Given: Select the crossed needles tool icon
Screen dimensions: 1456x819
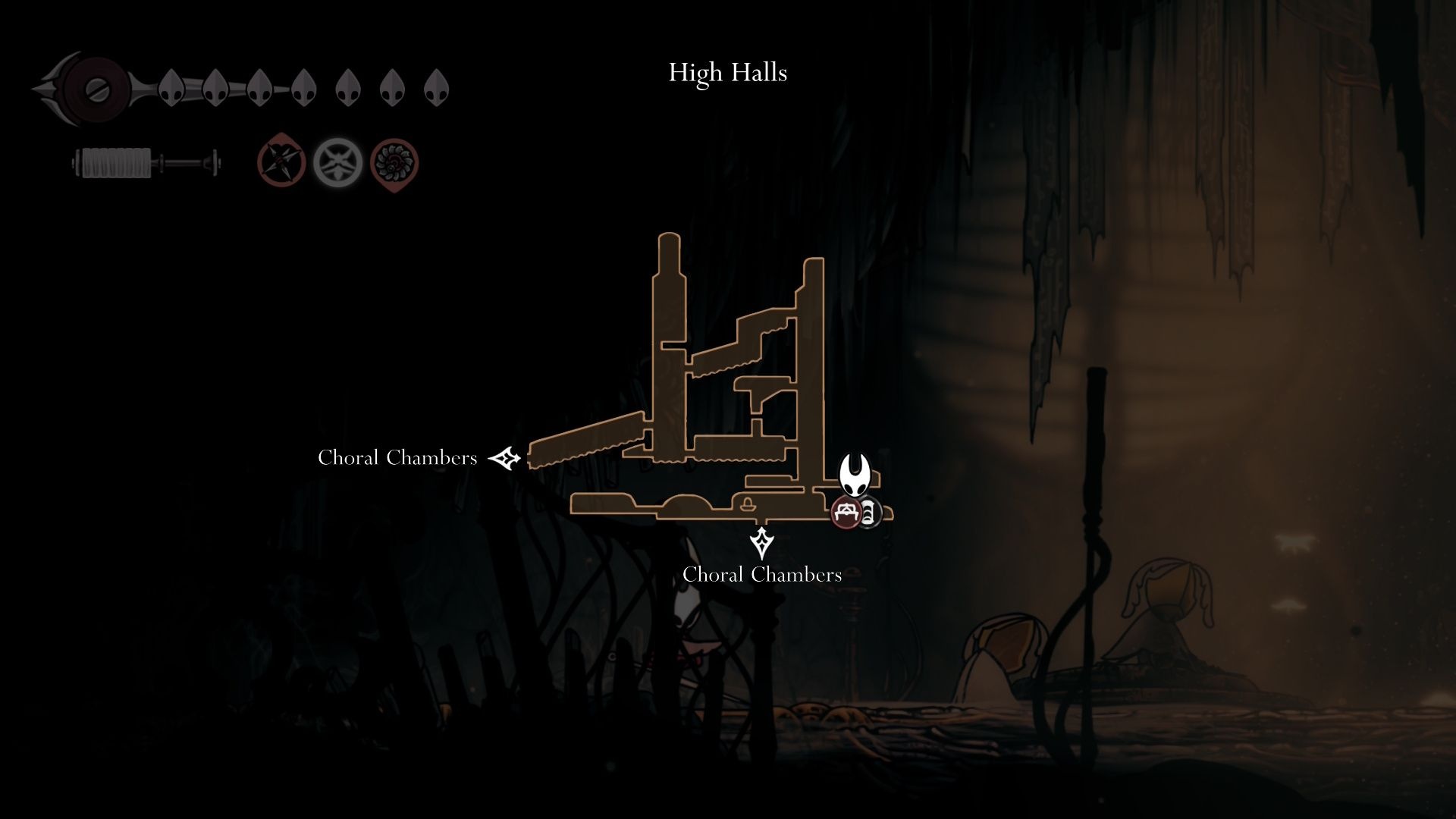Looking at the screenshot, I should pos(281,162).
